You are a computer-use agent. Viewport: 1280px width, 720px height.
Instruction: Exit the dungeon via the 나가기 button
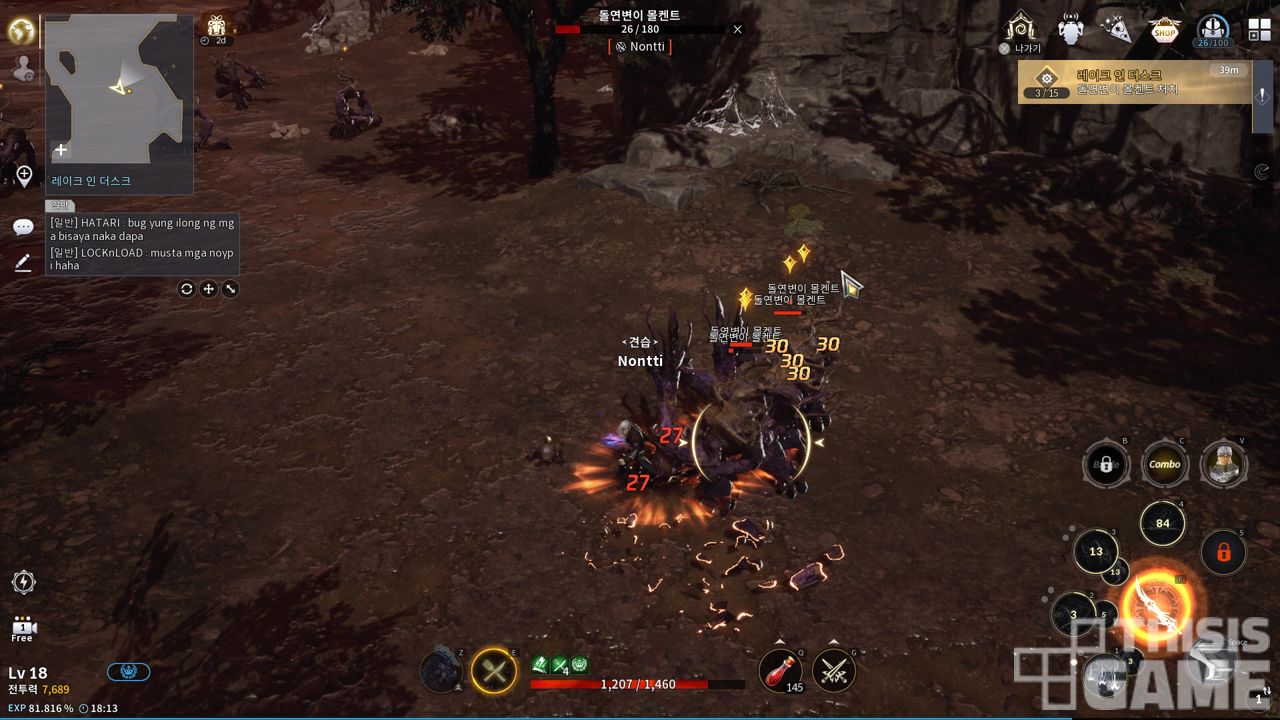click(1021, 31)
